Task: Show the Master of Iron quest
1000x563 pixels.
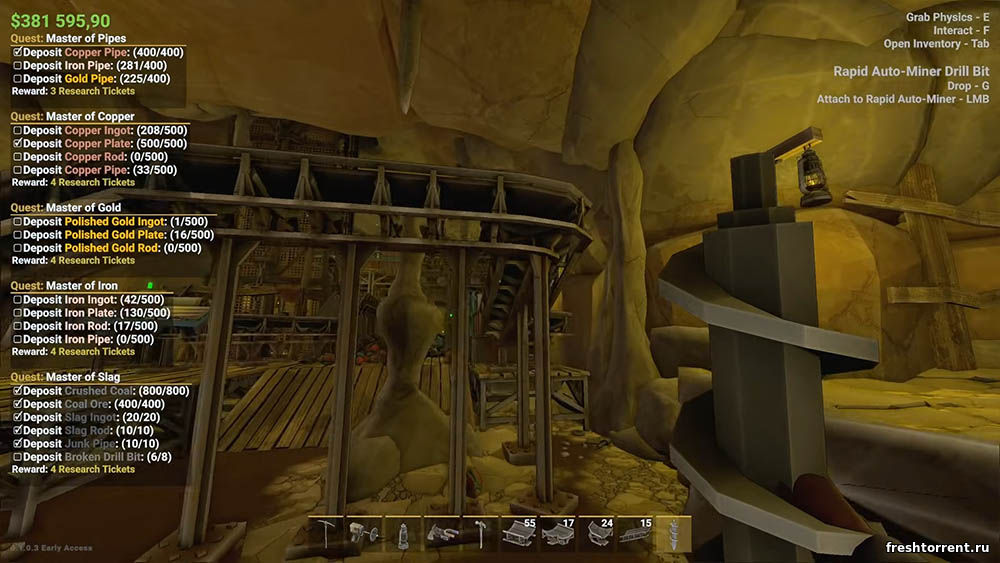Action: (82, 286)
